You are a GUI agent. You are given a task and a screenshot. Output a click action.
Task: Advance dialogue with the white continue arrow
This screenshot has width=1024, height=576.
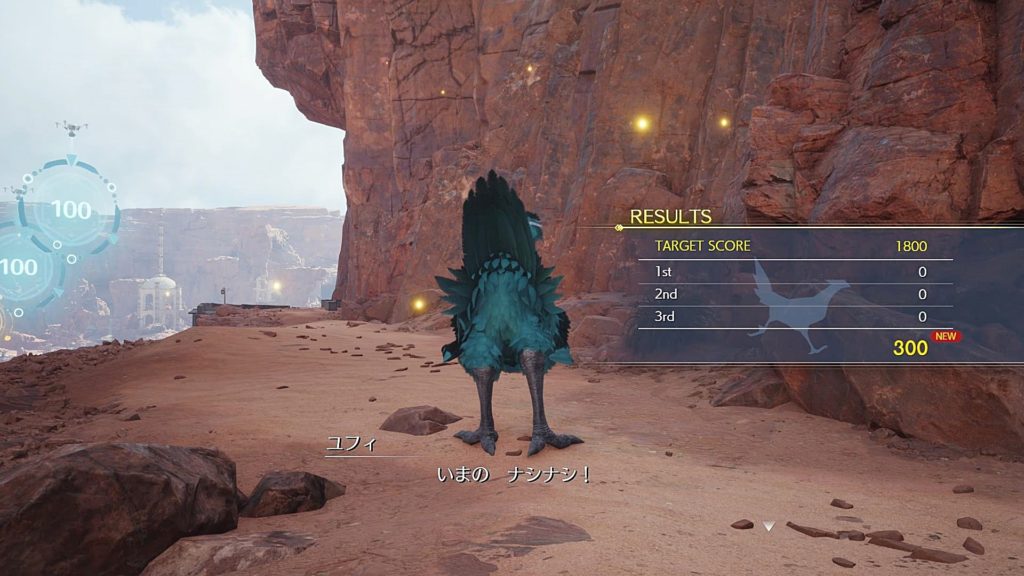(x=768, y=525)
